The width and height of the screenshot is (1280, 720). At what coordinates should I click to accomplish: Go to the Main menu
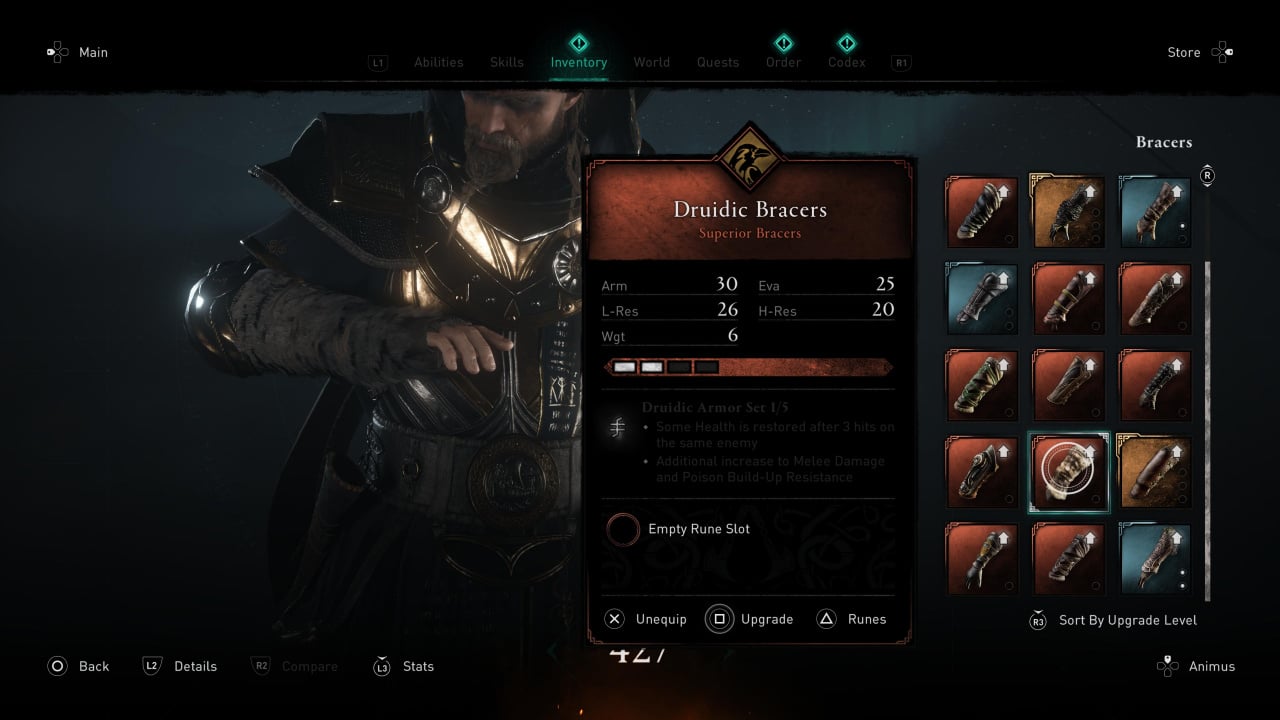93,52
